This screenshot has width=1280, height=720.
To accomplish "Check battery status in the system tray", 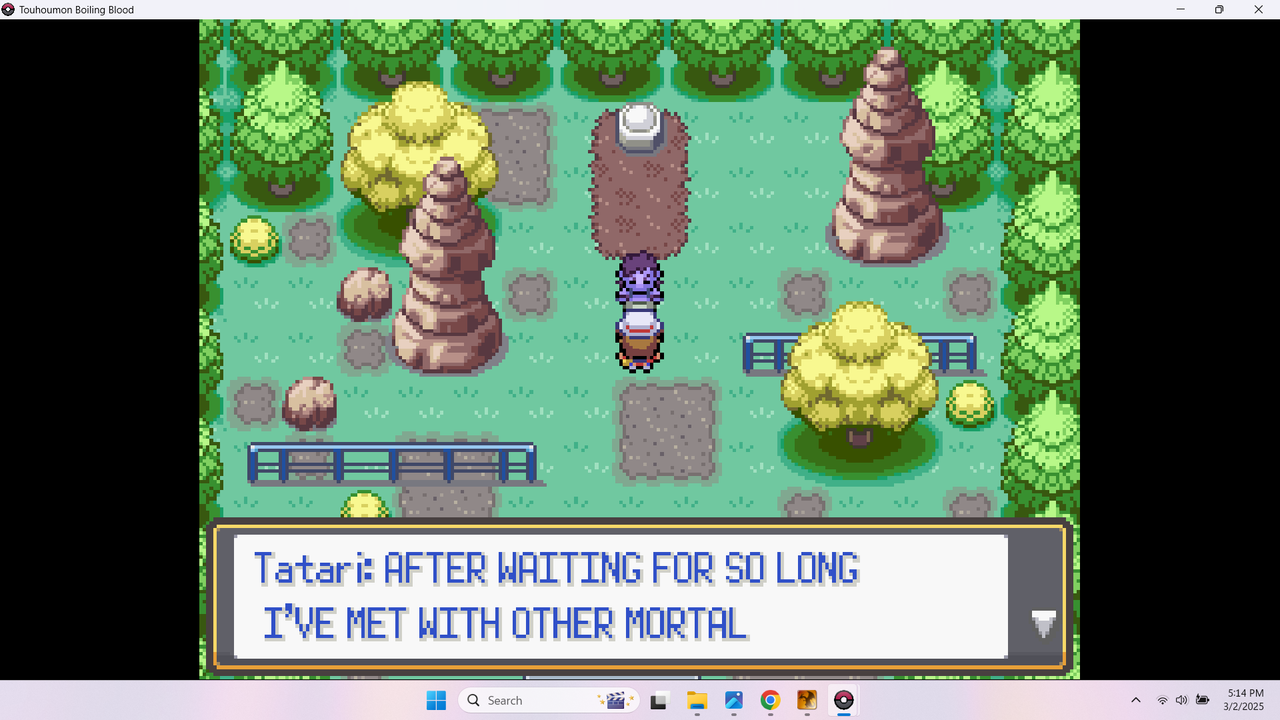I will (x=1203, y=700).
